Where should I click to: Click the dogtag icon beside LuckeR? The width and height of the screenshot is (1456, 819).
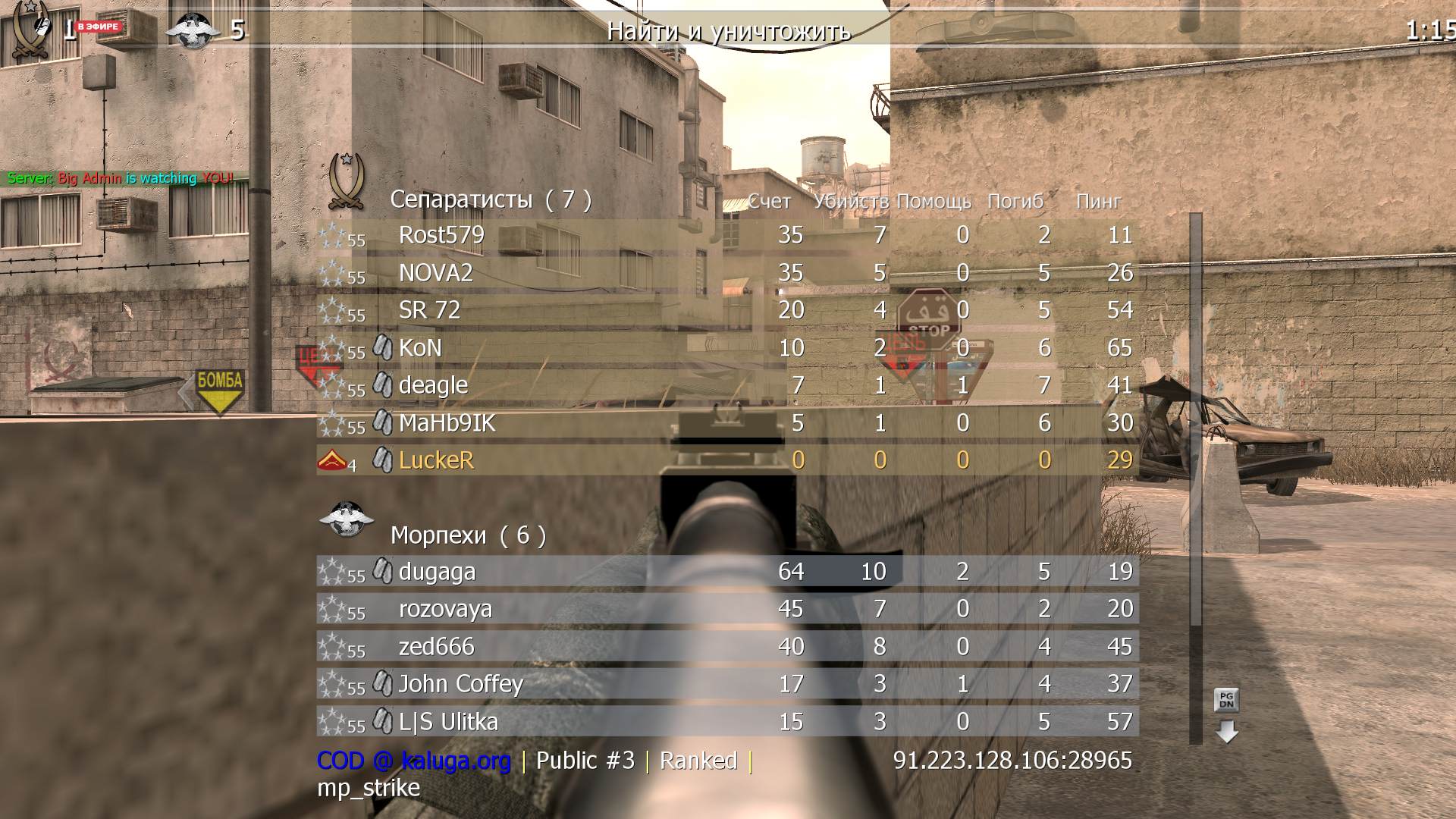pyautogui.click(x=381, y=459)
